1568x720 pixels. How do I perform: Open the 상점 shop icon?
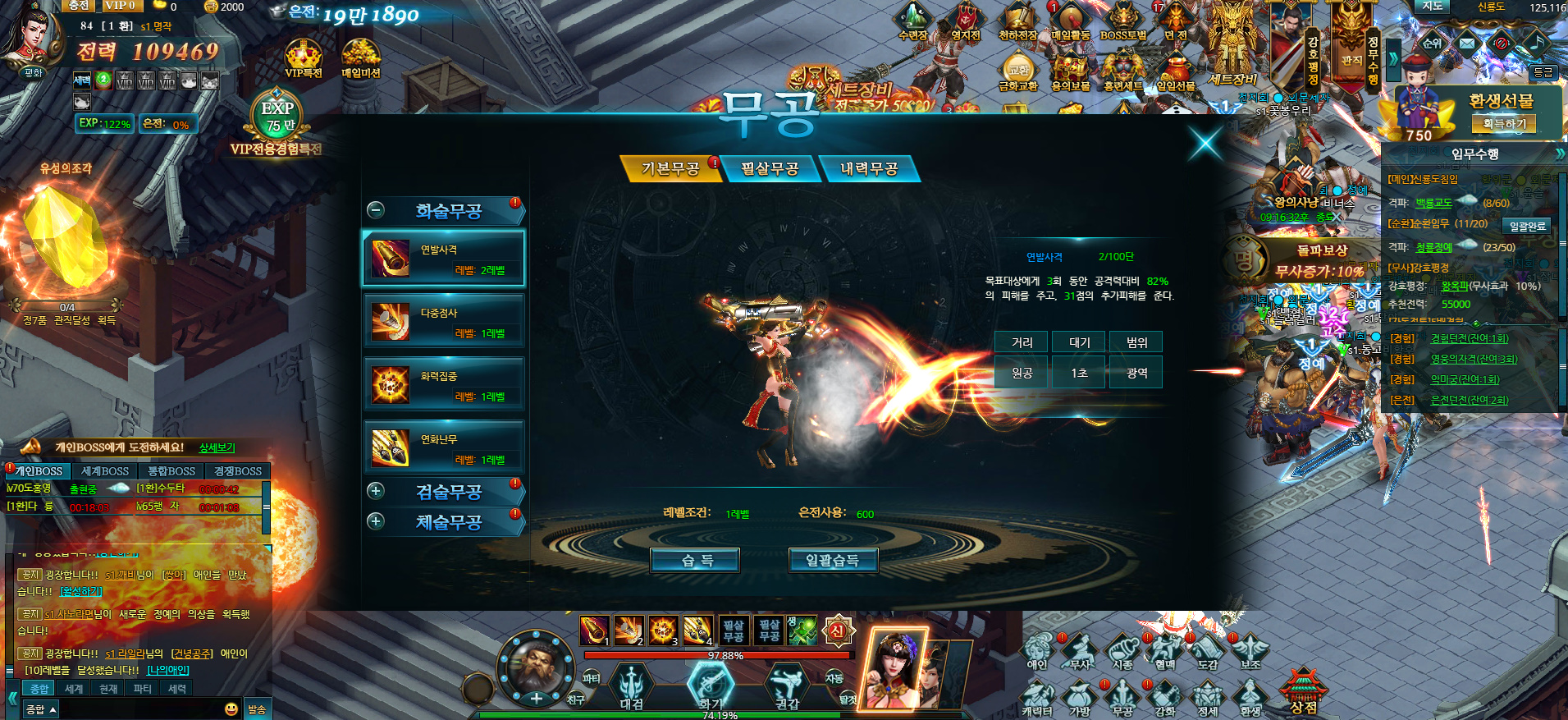(x=1303, y=691)
